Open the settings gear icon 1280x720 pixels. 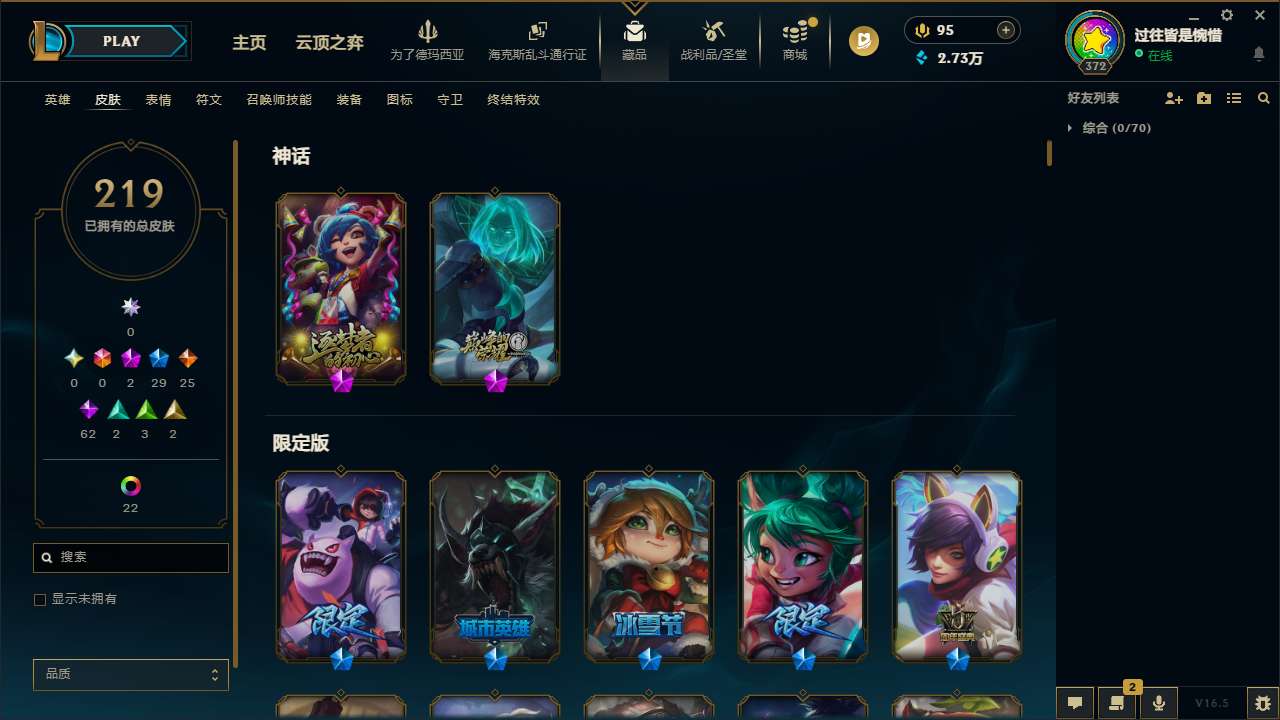(x=1226, y=15)
